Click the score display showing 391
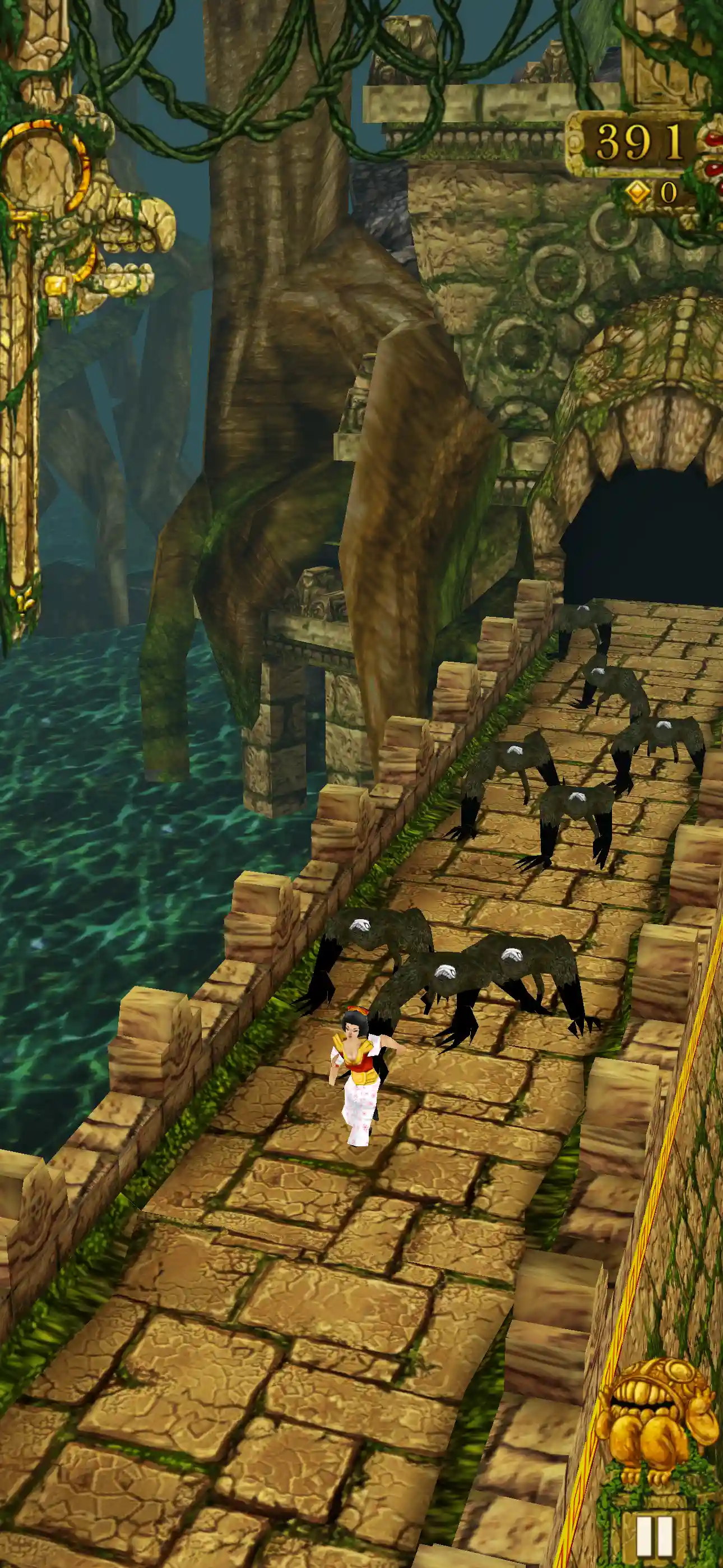723x1568 pixels. (x=639, y=141)
